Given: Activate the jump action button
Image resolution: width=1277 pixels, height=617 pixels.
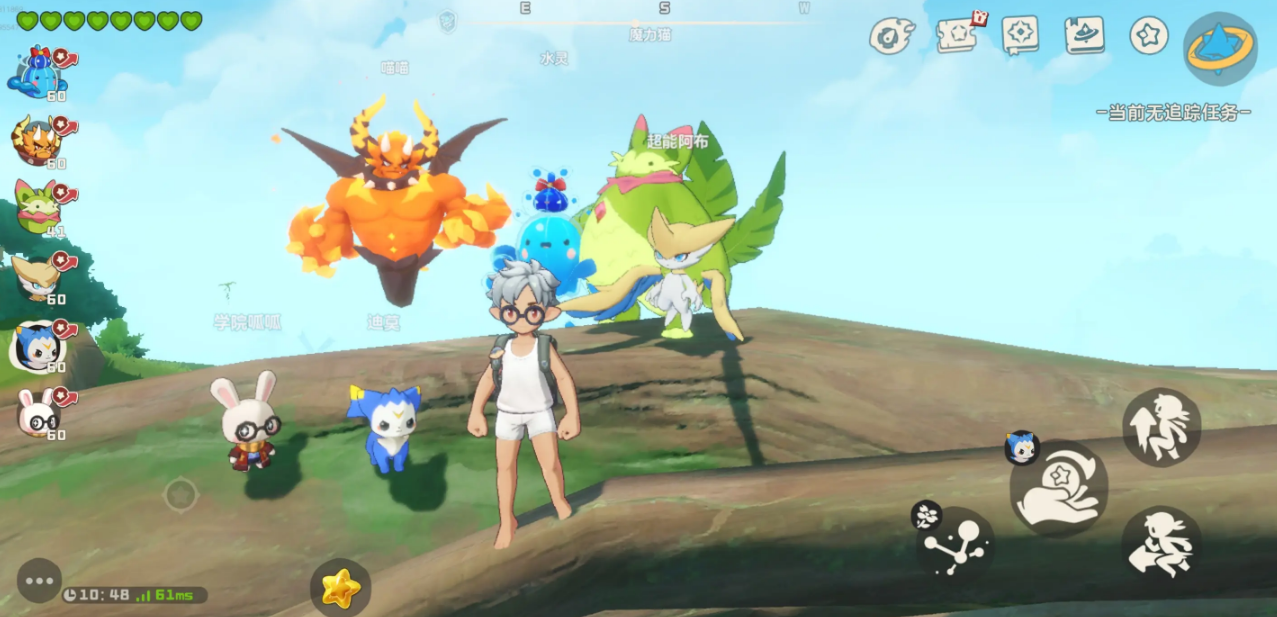Looking at the screenshot, I should pos(1161,427).
